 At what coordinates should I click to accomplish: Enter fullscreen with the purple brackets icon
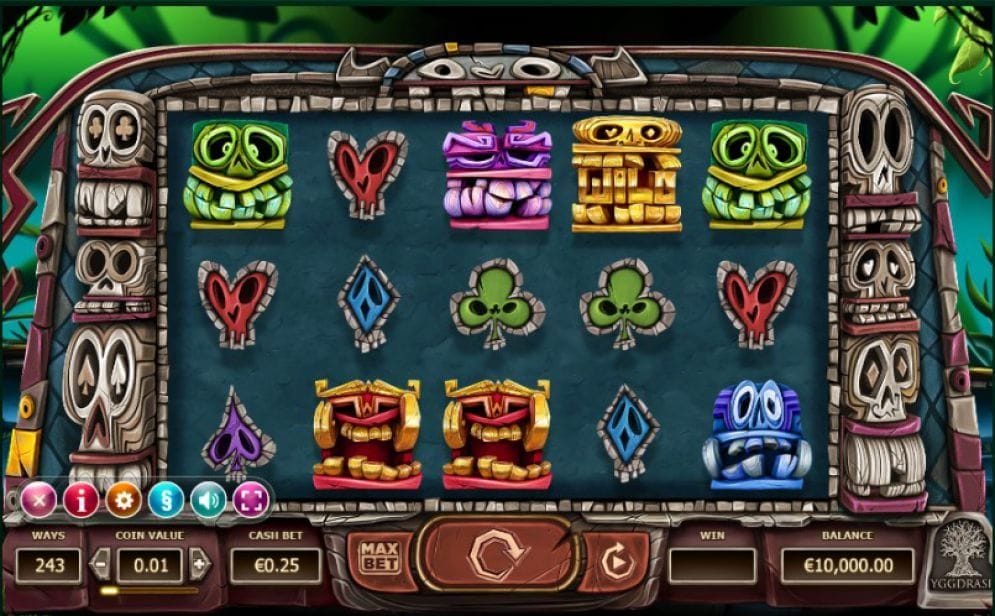(x=251, y=498)
